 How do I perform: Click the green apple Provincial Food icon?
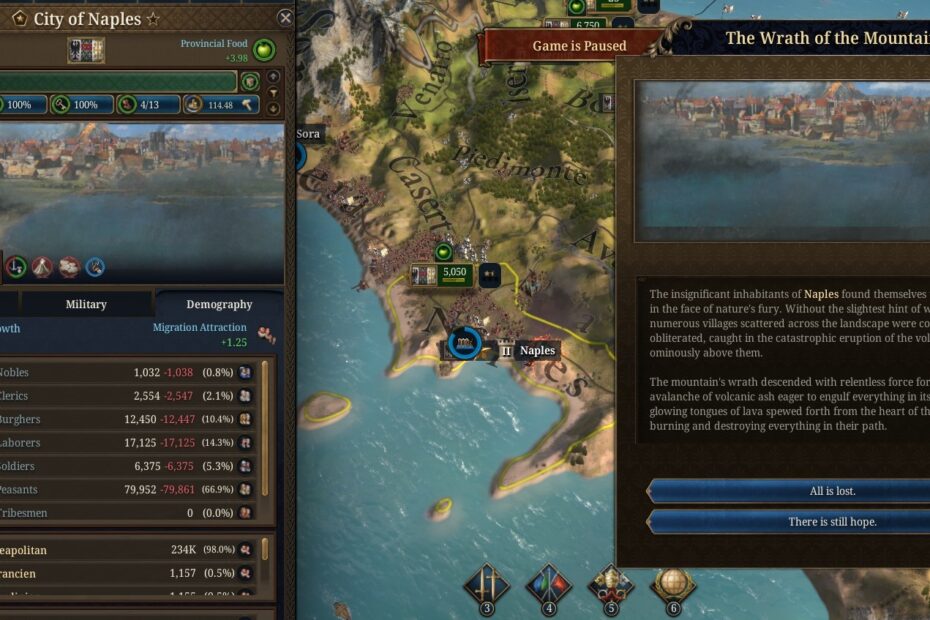(264, 49)
